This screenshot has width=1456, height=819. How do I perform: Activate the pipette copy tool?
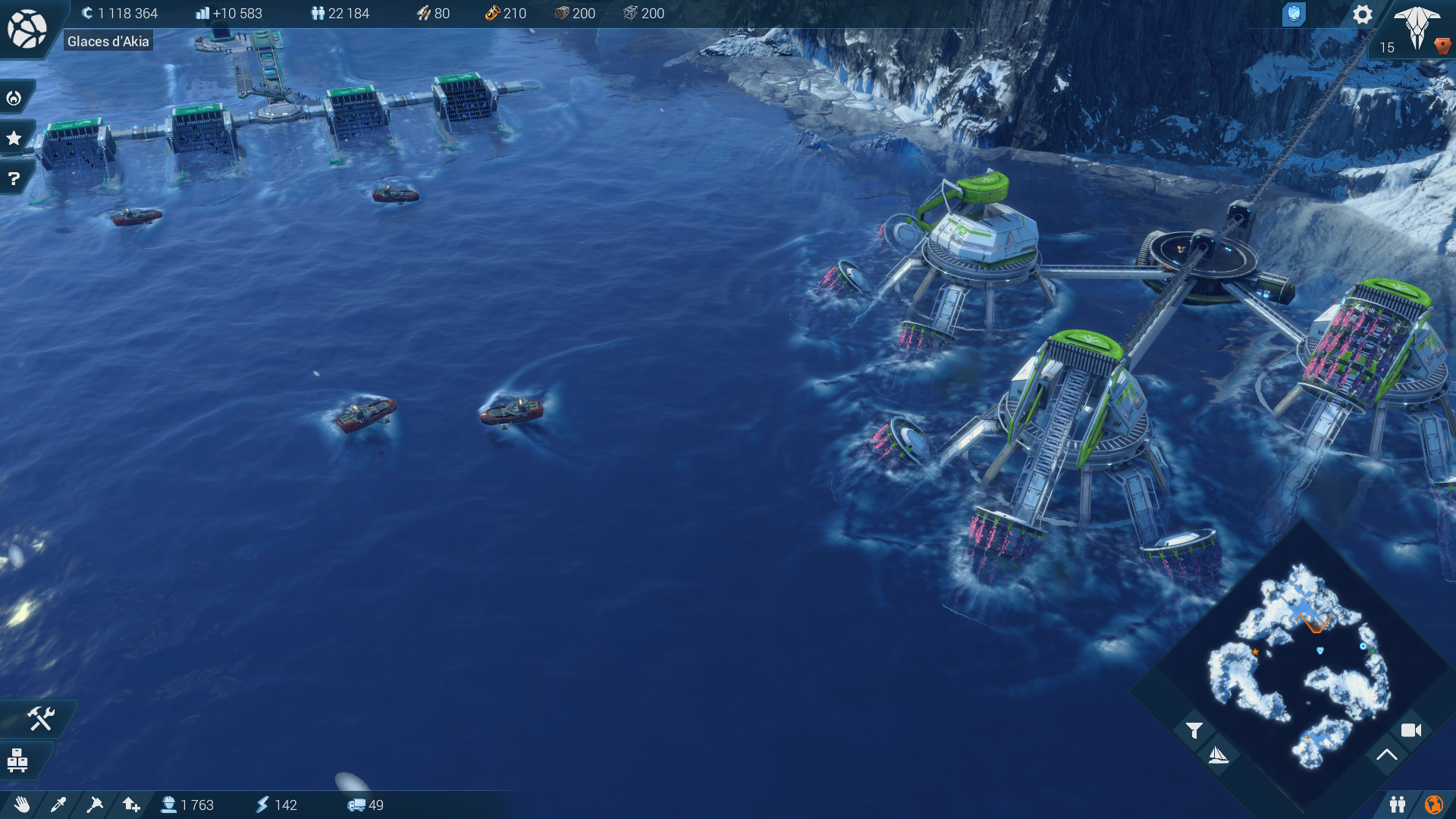[58, 805]
